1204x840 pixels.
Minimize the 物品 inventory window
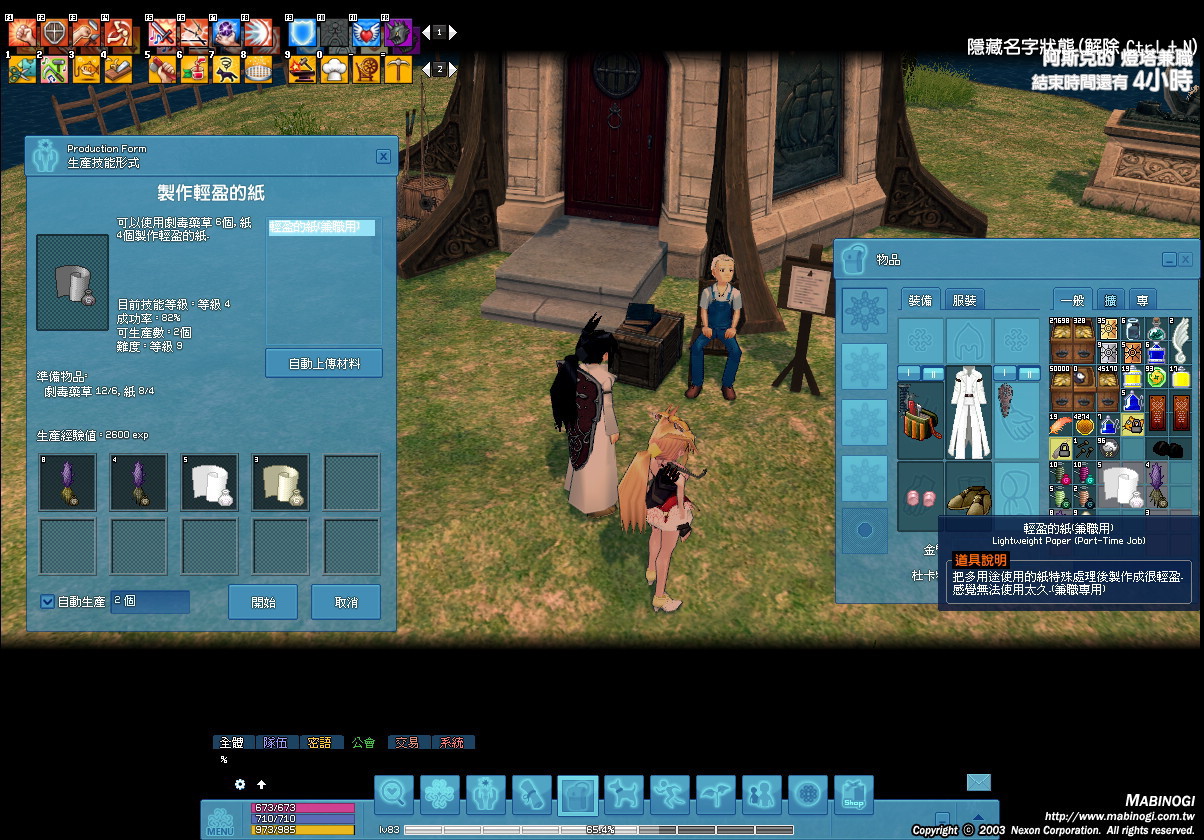point(1168,259)
